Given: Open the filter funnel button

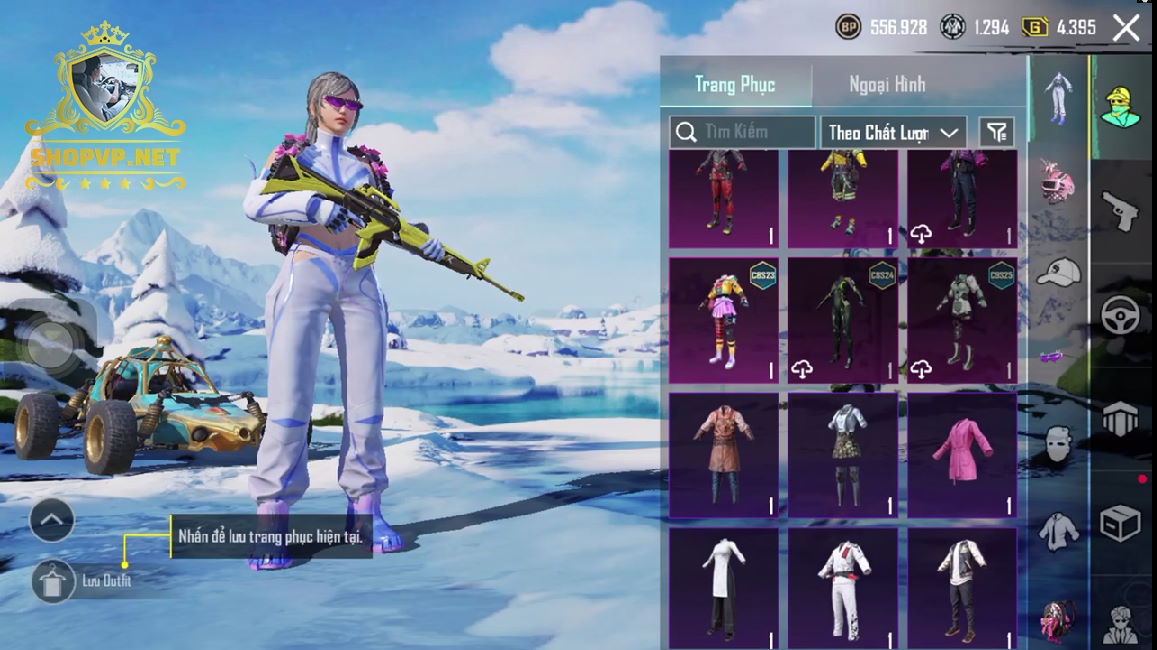Looking at the screenshot, I should tap(996, 132).
